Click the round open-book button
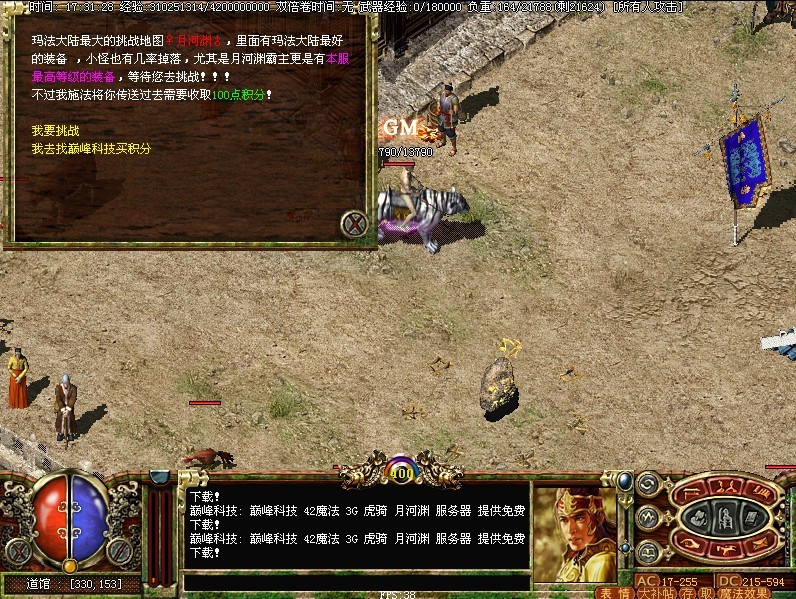This screenshot has width=796, height=599. pyautogui.click(x=648, y=550)
